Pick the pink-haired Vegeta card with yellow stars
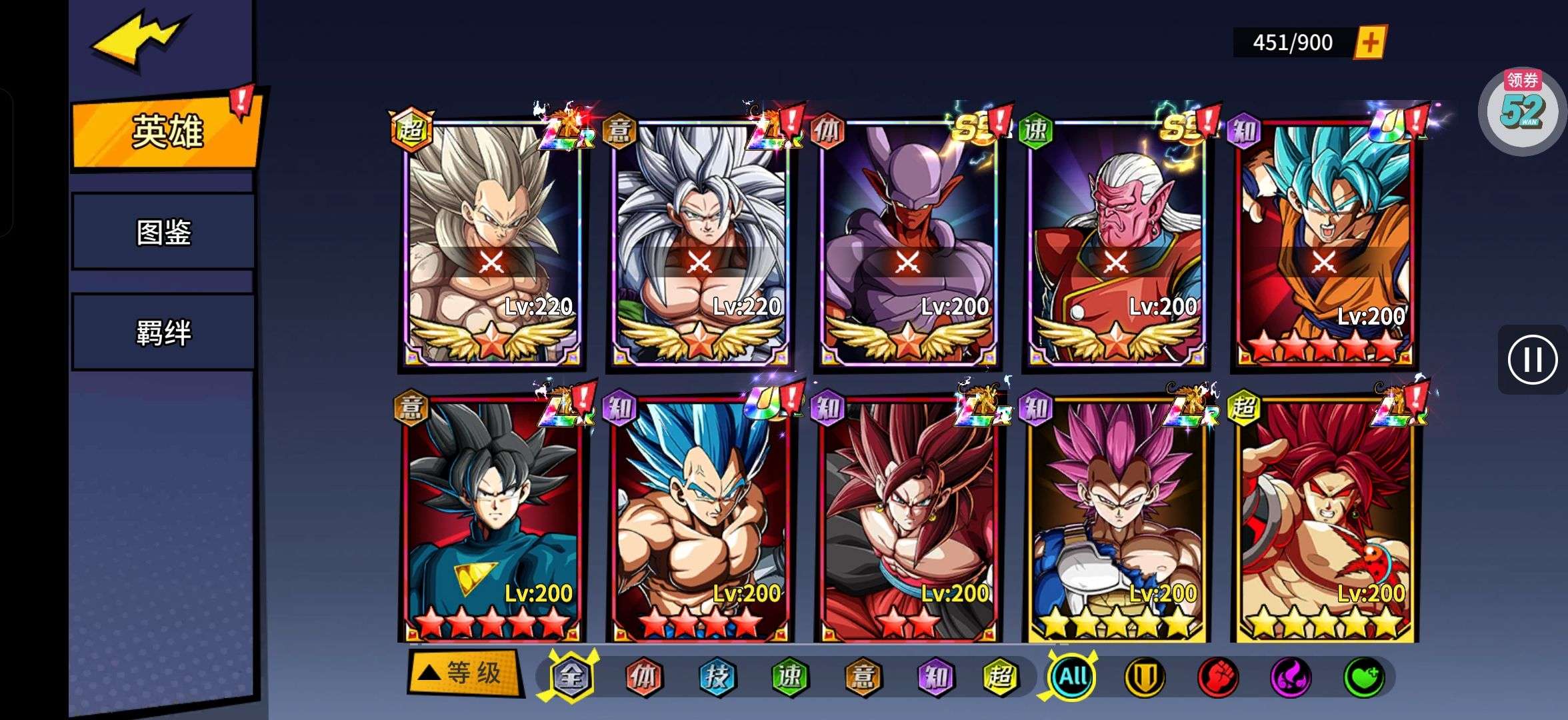1568x720 pixels. point(1117,520)
